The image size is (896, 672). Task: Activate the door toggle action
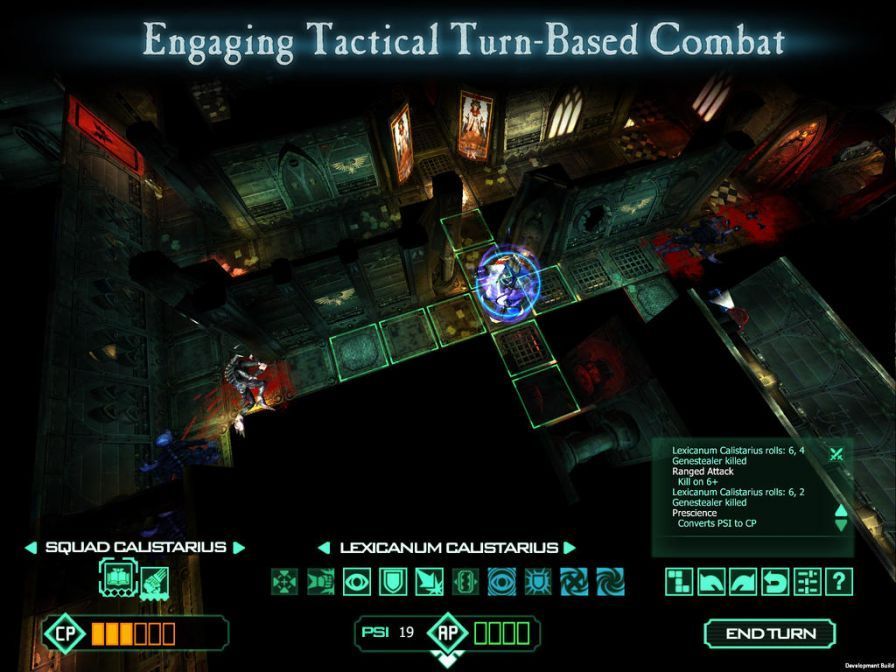[x=466, y=581]
